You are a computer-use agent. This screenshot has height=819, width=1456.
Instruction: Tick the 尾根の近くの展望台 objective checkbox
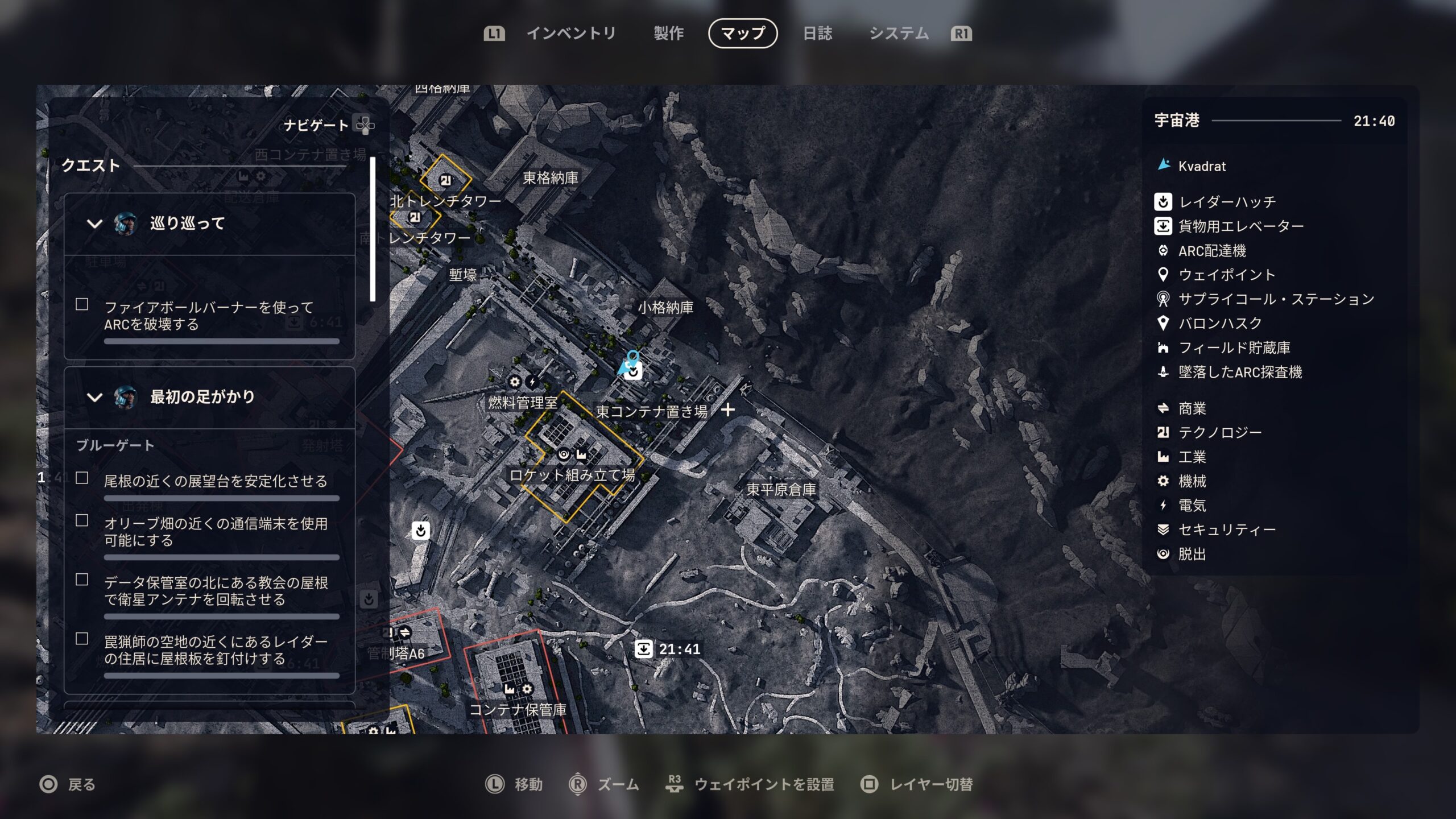click(82, 478)
